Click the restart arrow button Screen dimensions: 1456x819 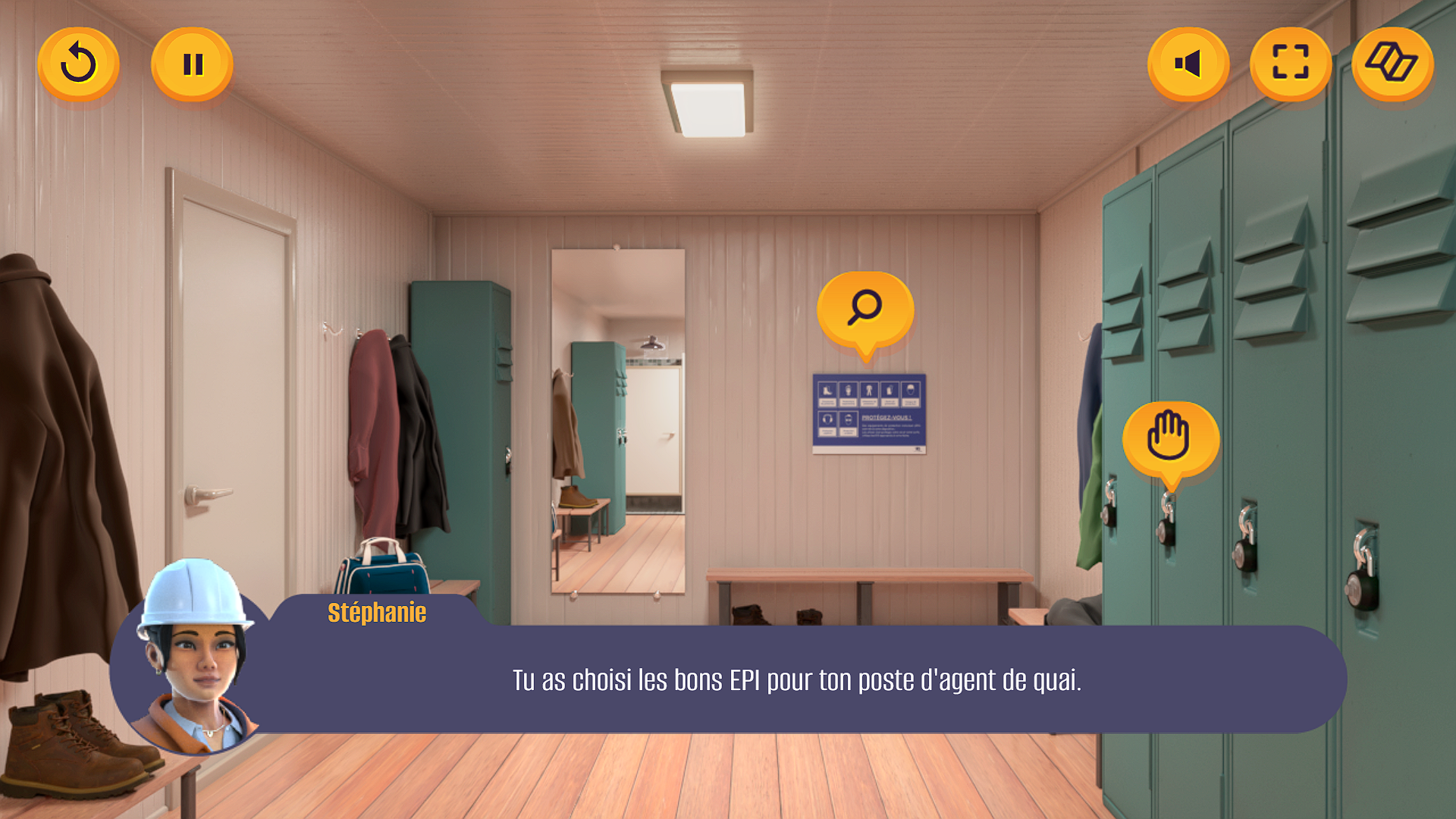point(78,64)
